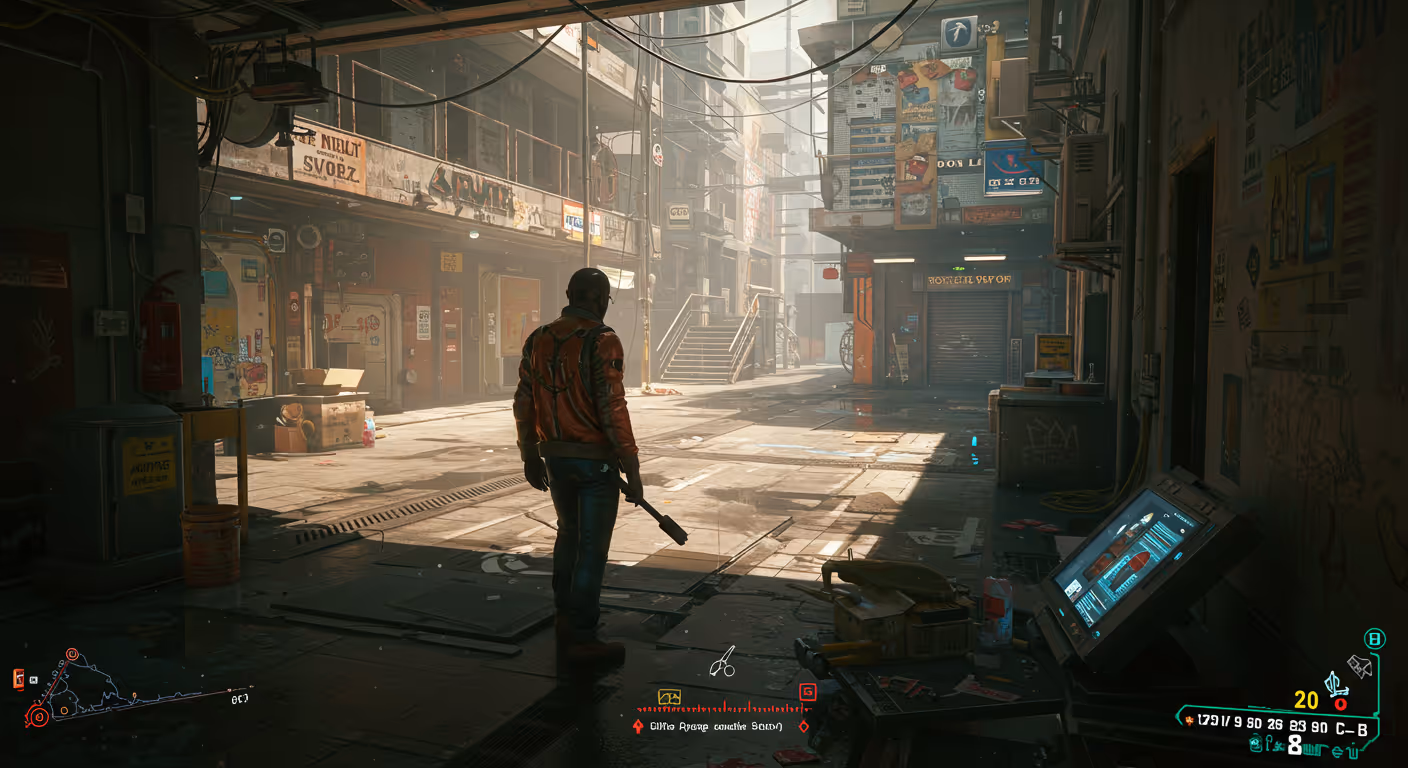The width and height of the screenshot is (1408, 768).
Task: Click the red ringed waypoint marker atop the minimap
Action: (72, 654)
